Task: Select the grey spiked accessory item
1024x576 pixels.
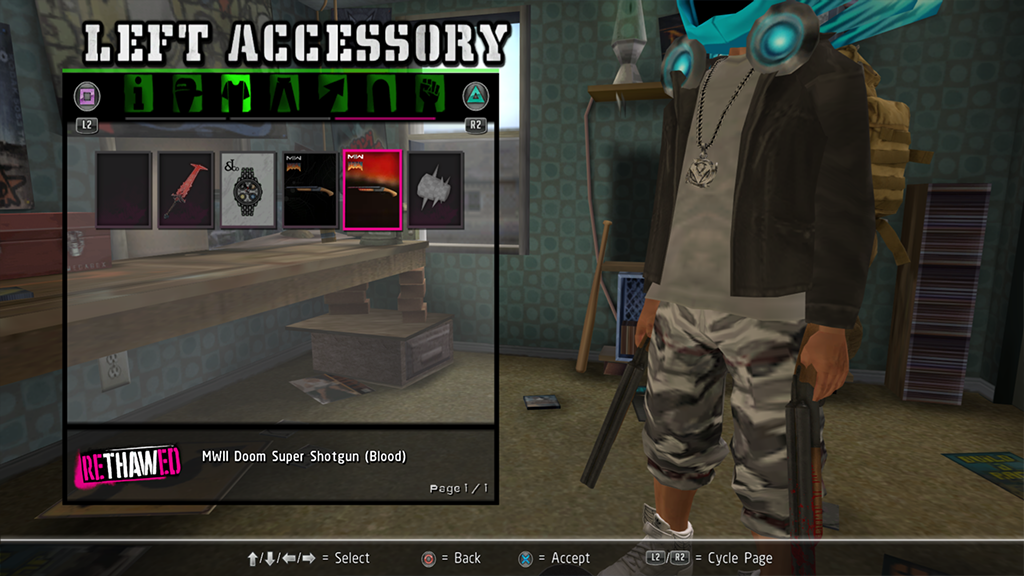Action: [x=435, y=190]
